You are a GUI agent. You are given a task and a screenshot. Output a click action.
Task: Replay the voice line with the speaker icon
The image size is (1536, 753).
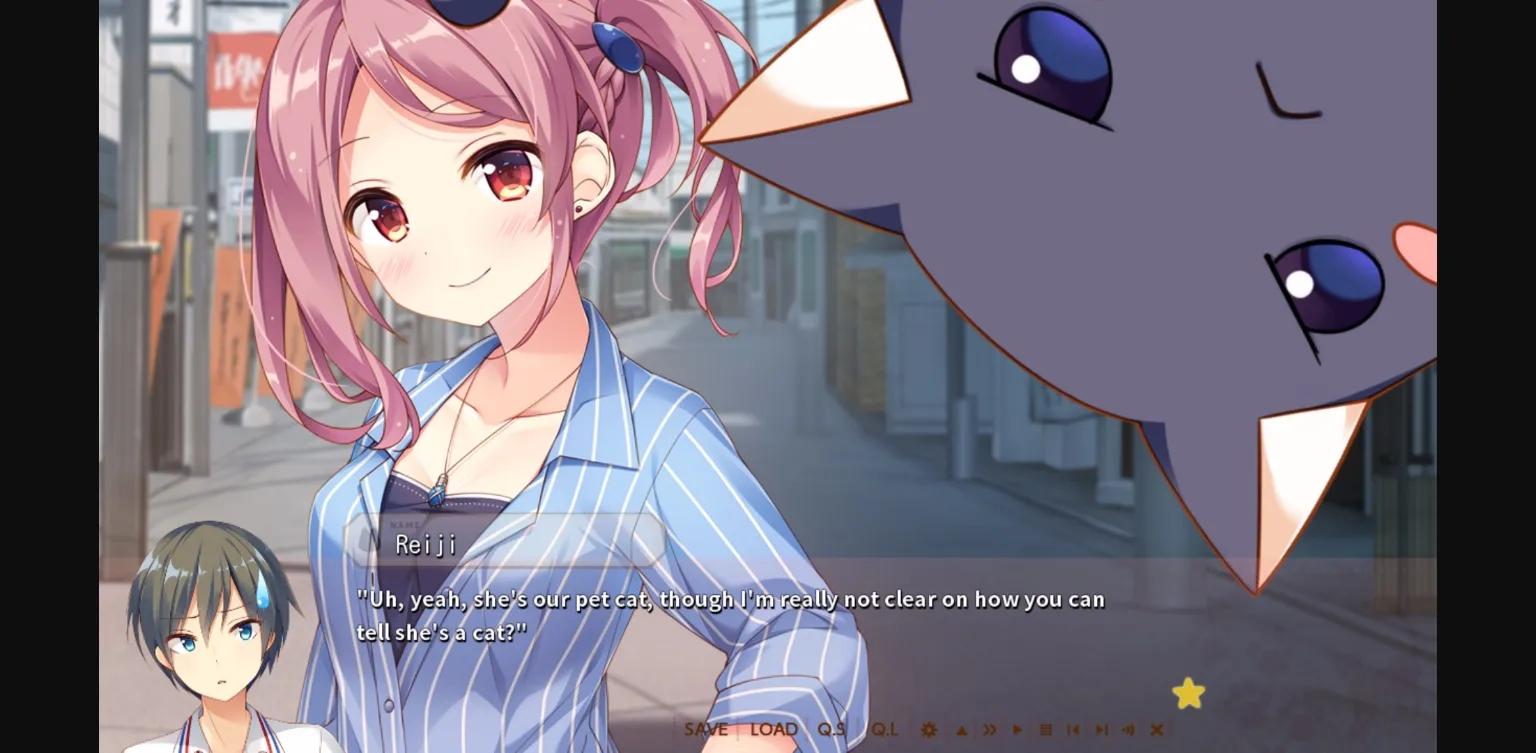coord(1128,729)
